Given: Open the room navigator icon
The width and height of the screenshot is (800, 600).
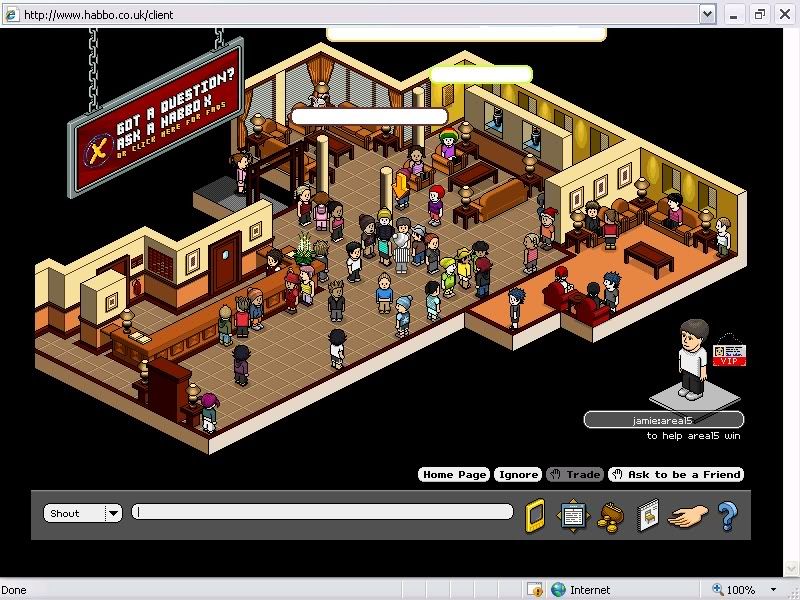Looking at the screenshot, I should point(571,515).
